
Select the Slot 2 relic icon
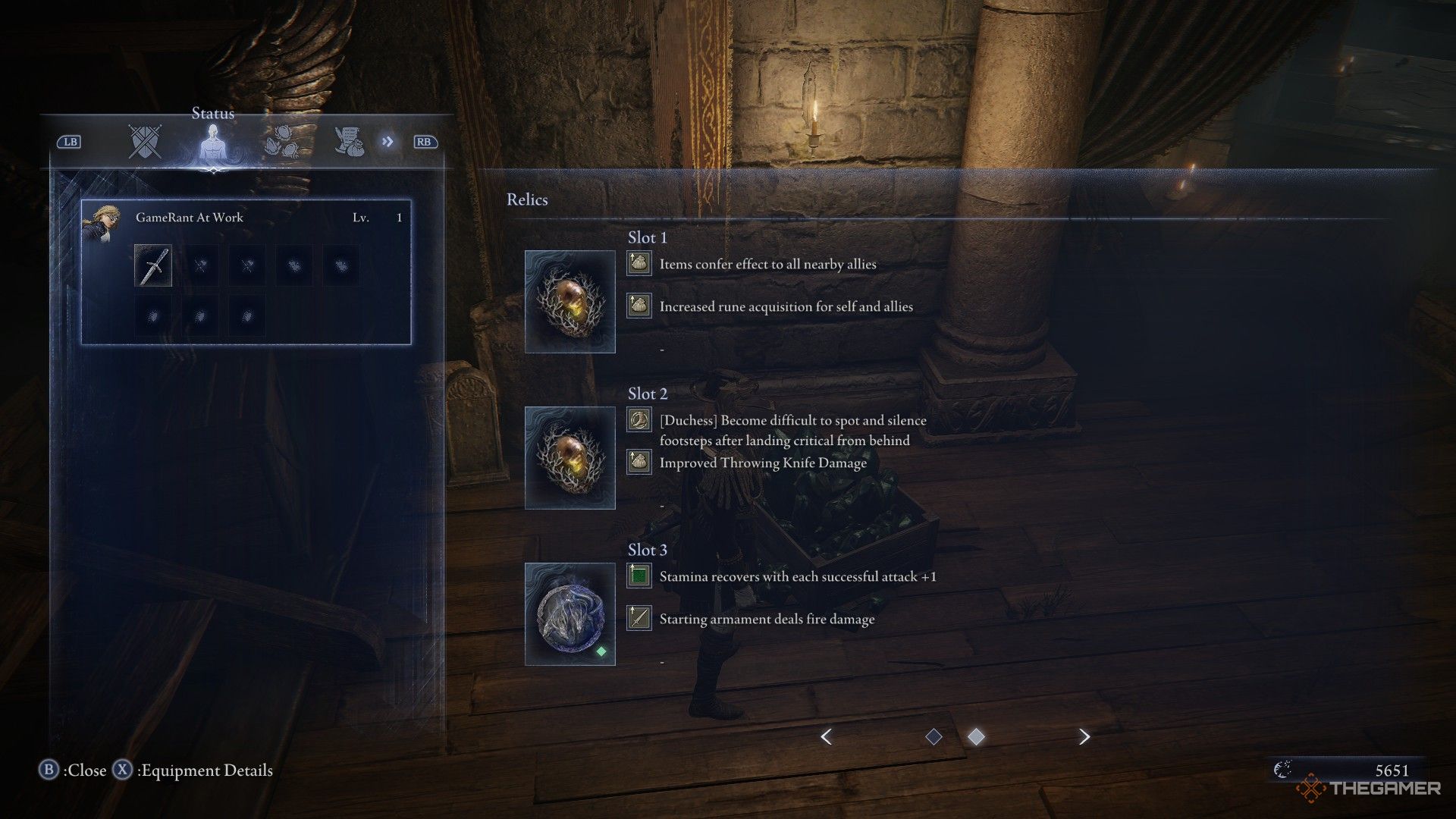570,458
